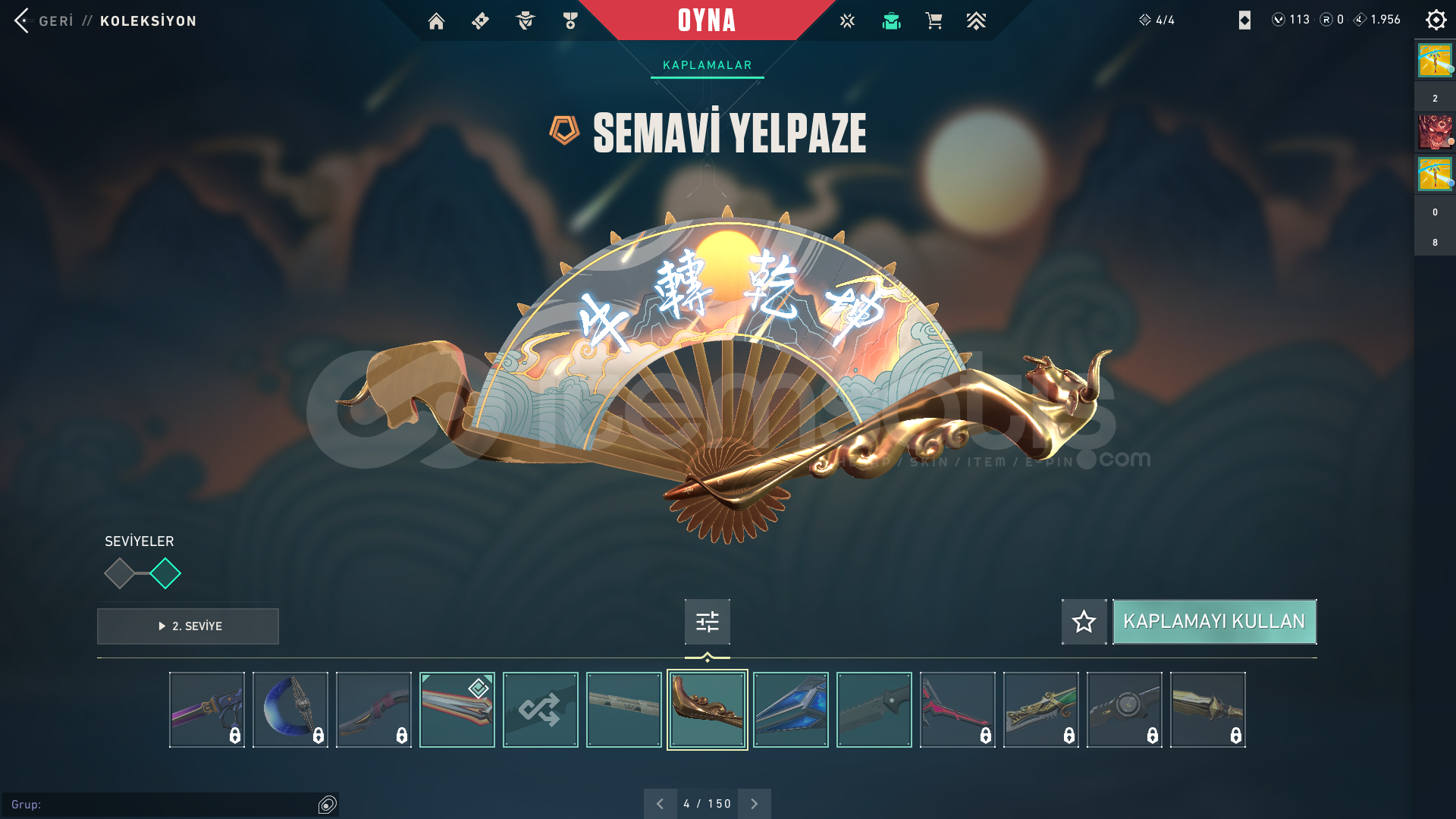
Task: Mark the skin as favorite with star
Action: coord(1084,622)
